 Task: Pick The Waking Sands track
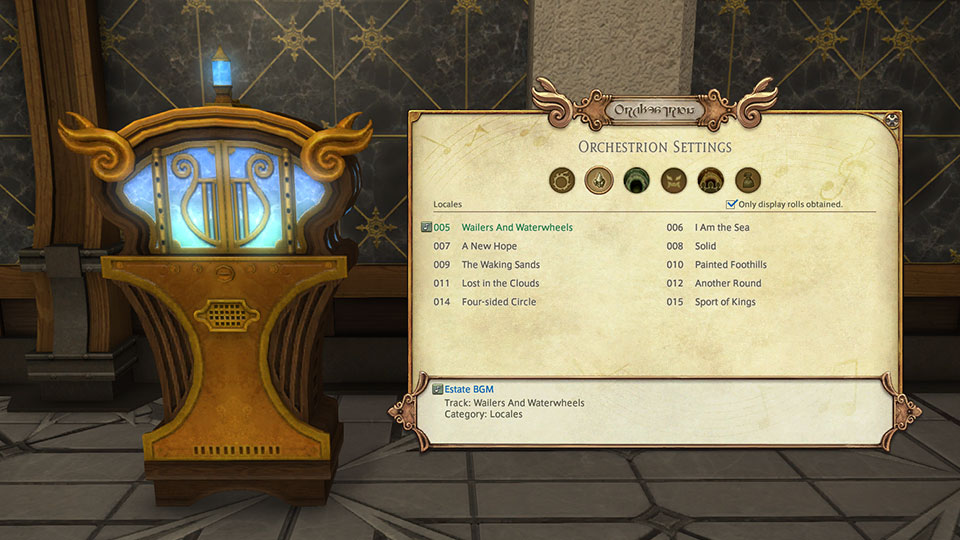[500, 265]
